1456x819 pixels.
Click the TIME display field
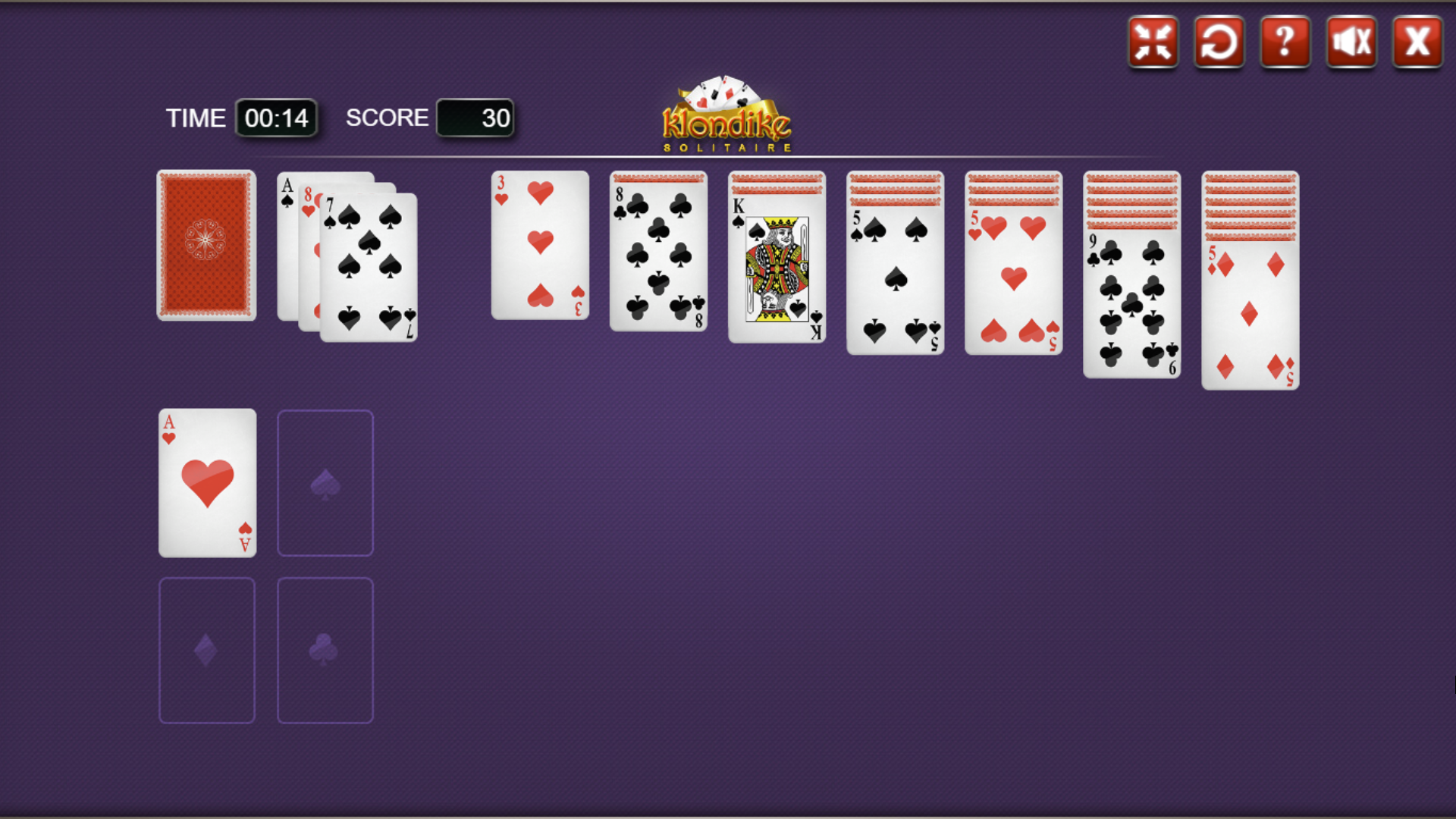click(276, 118)
